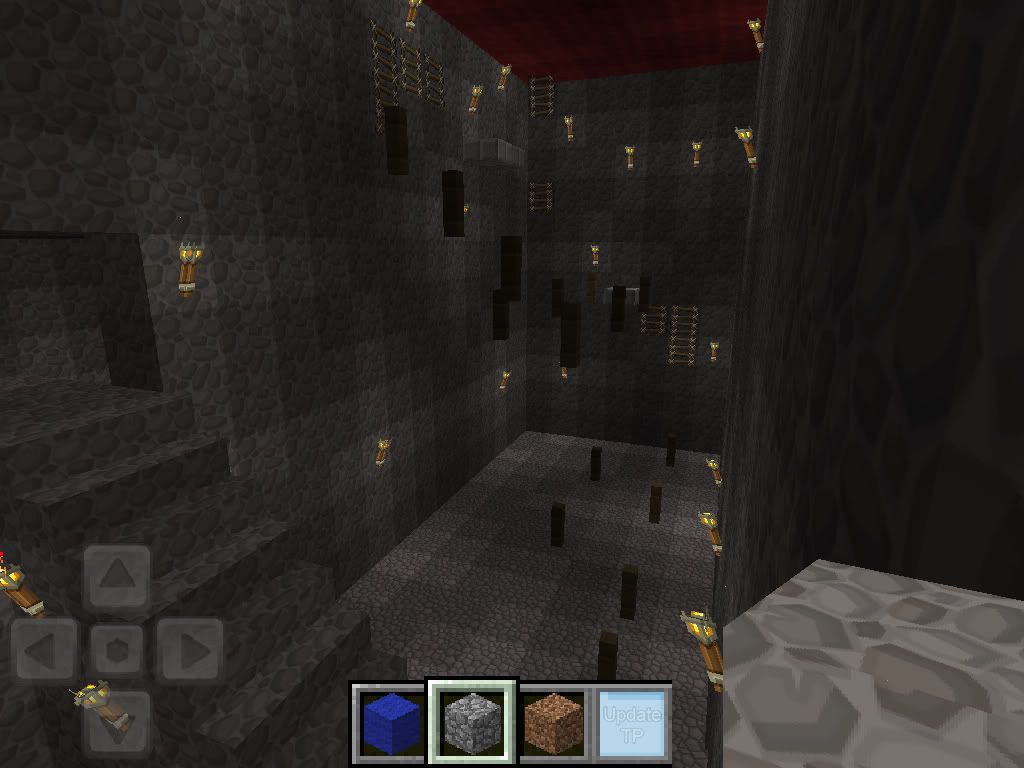Viewport: 1024px width, 768px height.
Task: Select the cobblestone block hotbar slot
Action: point(472,722)
